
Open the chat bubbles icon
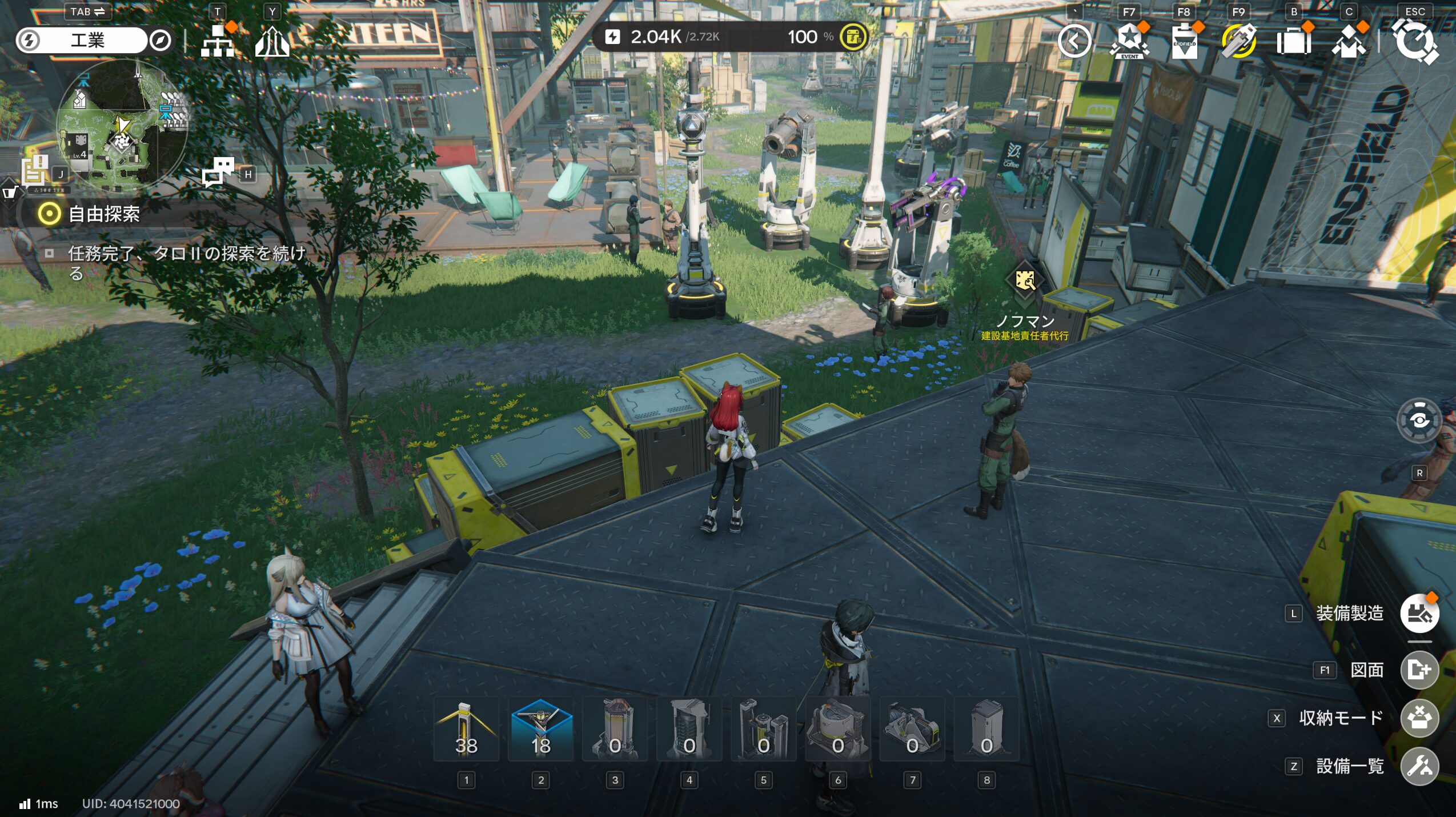218,171
